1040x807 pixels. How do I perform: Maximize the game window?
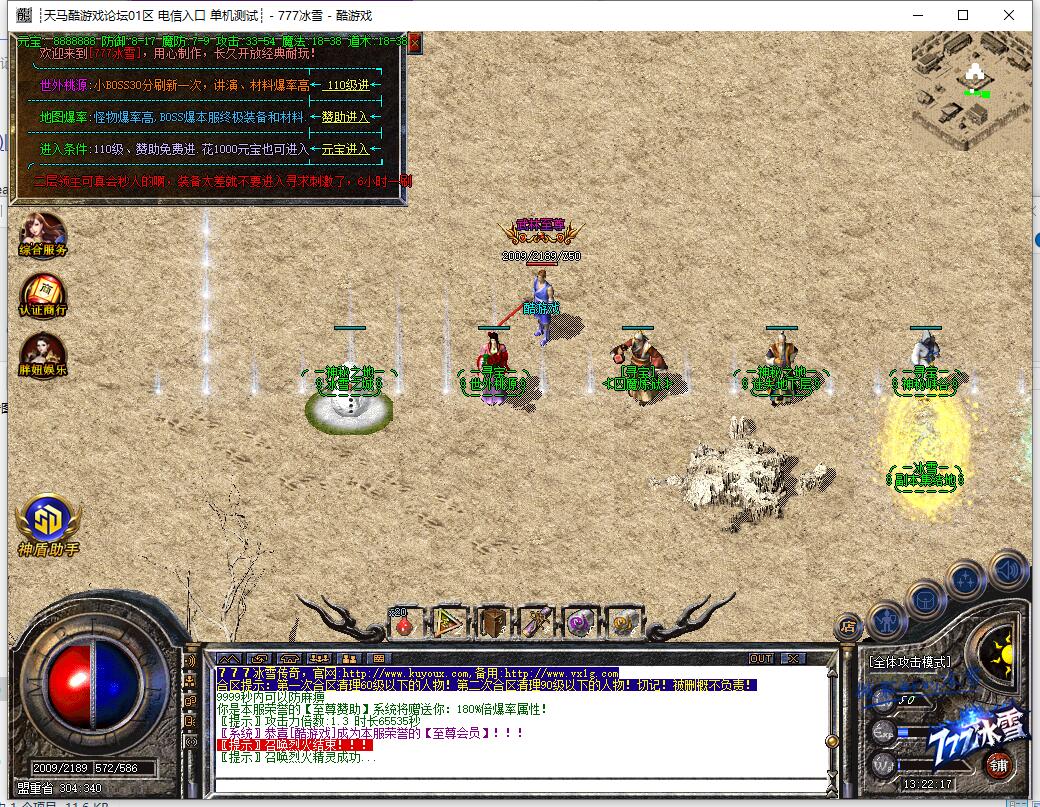(963, 15)
